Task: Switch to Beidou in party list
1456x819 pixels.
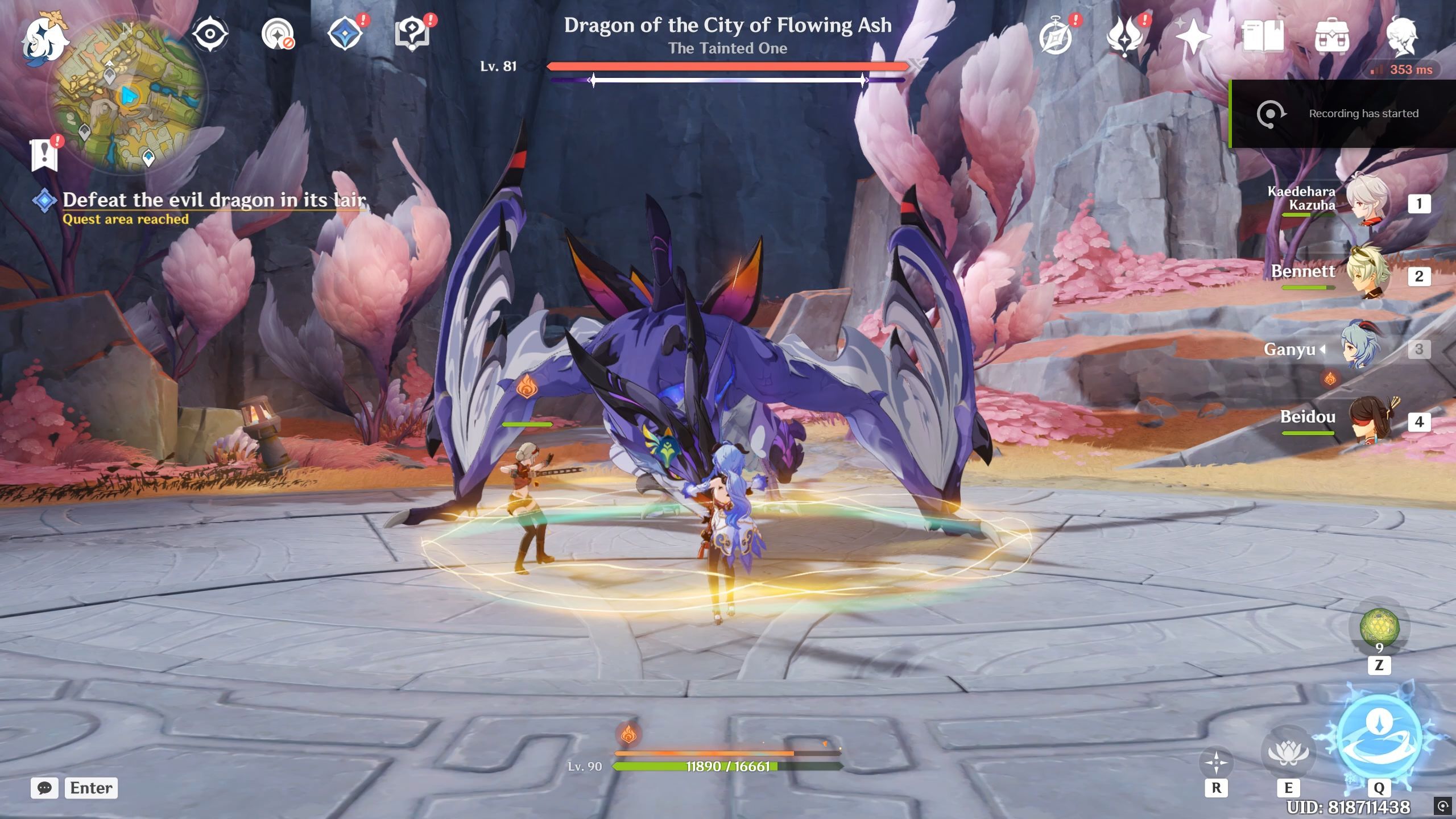Action: (x=1368, y=421)
